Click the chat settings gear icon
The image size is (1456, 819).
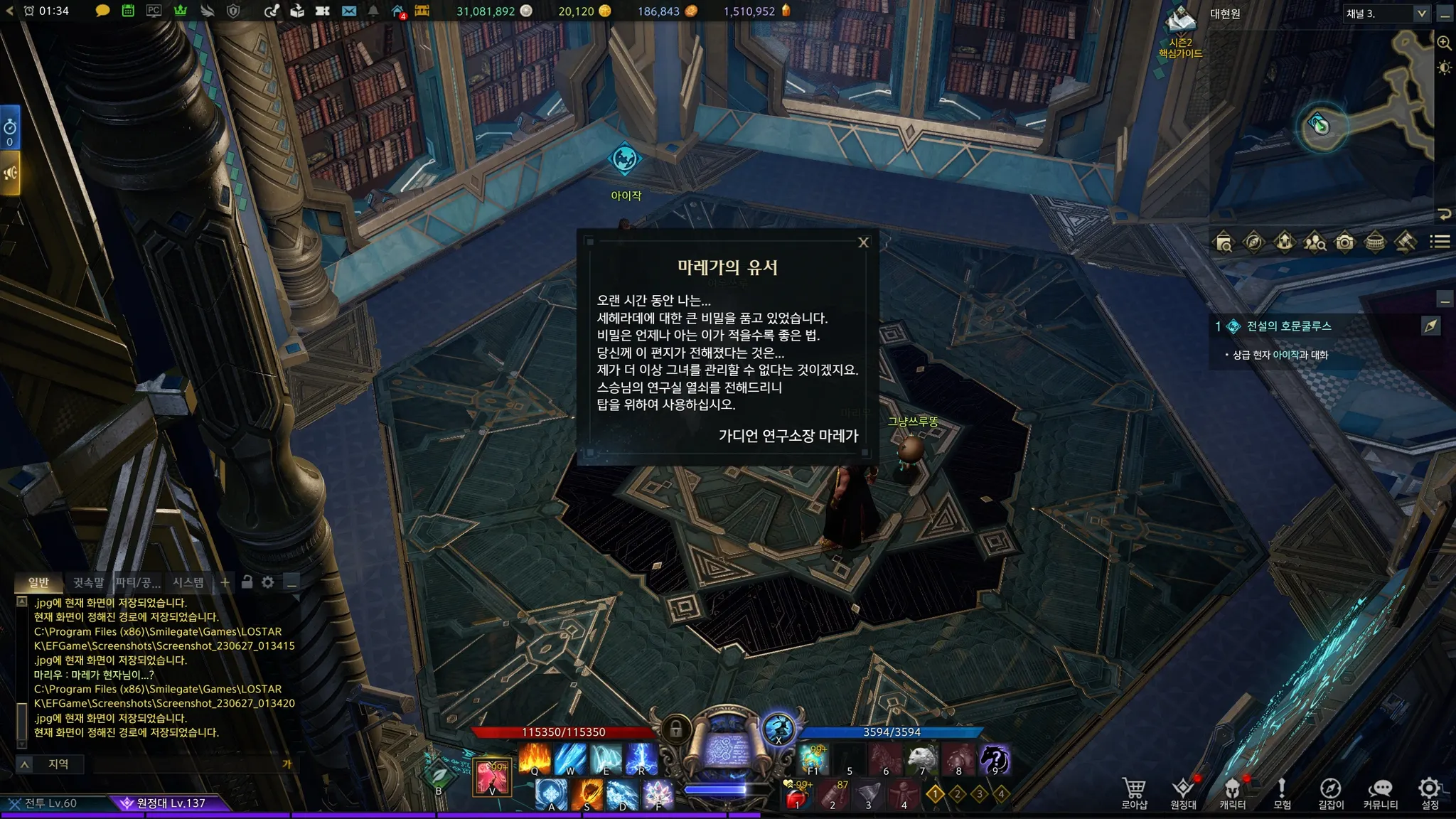tap(268, 582)
